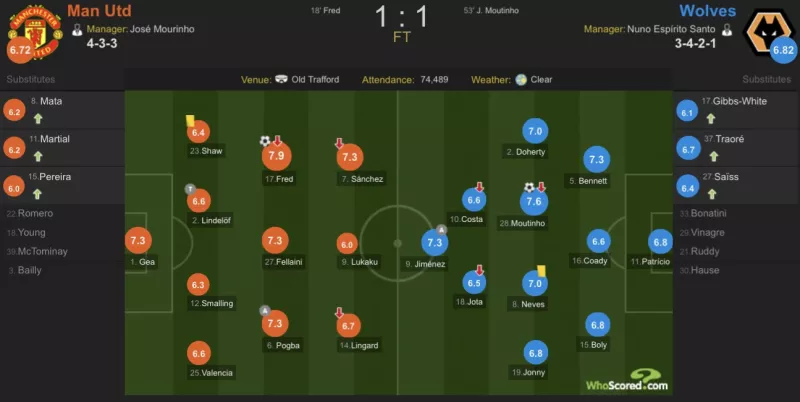Select Fred's 7.9 rating marker
Image resolution: width=800 pixels, height=402 pixels.
pyautogui.click(x=274, y=156)
